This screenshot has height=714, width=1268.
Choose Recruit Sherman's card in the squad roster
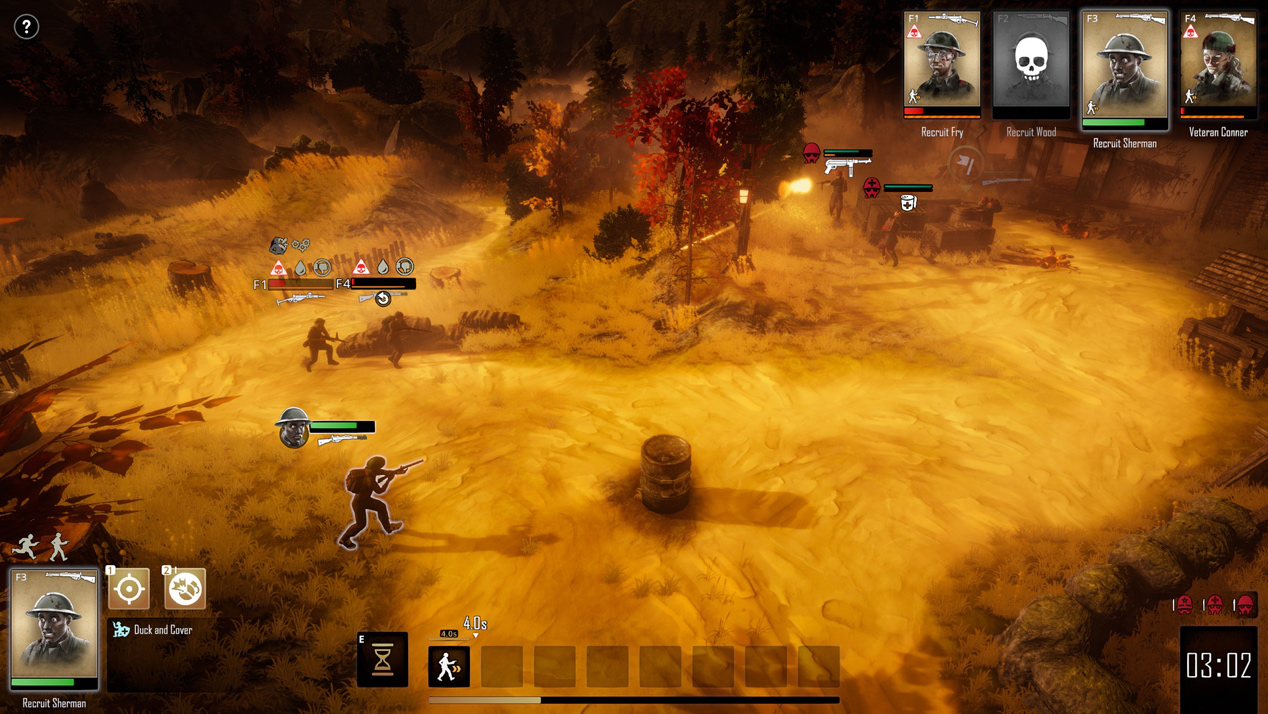pyautogui.click(x=1125, y=68)
